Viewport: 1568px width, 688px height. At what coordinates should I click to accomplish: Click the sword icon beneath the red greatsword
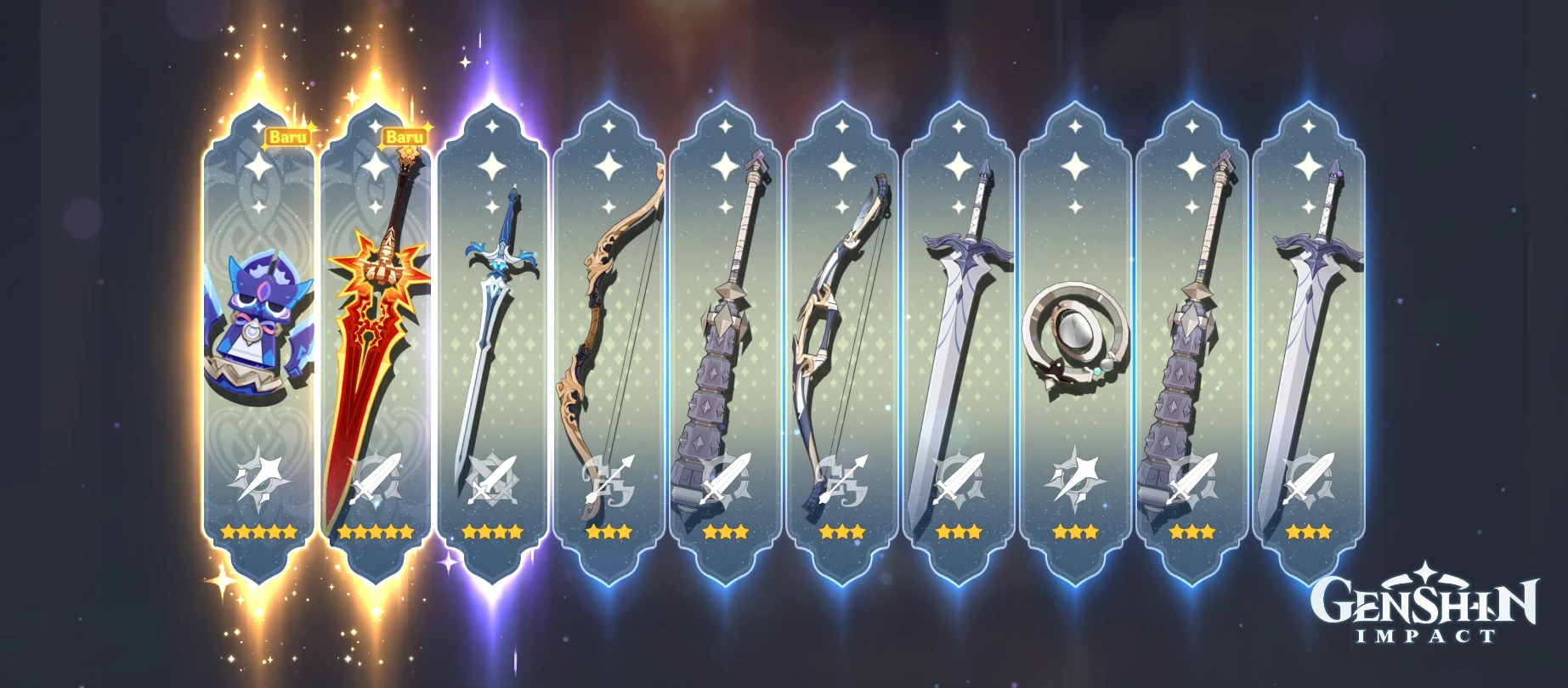pos(374,480)
